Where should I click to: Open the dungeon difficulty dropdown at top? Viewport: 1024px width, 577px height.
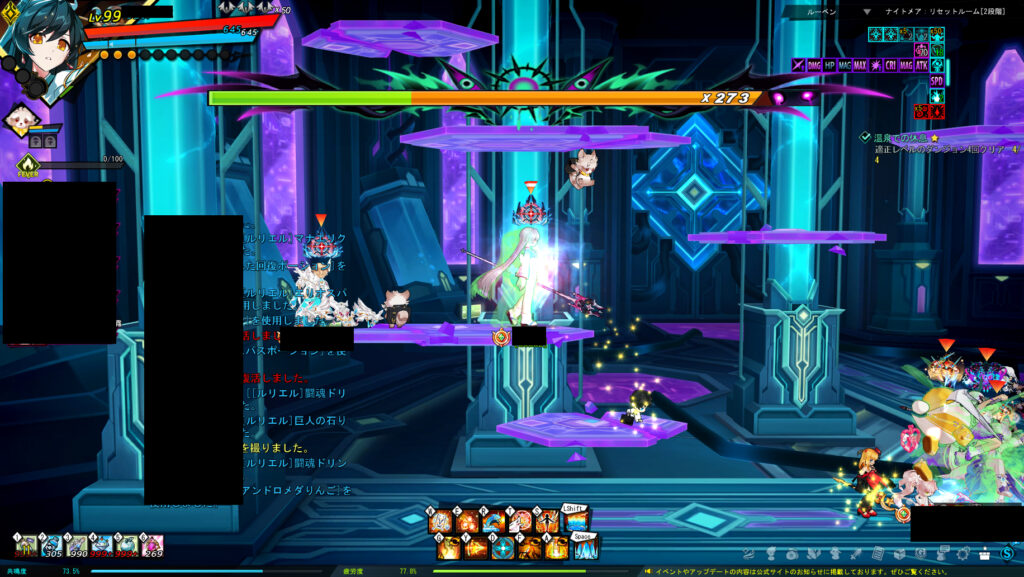pyautogui.click(x=867, y=11)
